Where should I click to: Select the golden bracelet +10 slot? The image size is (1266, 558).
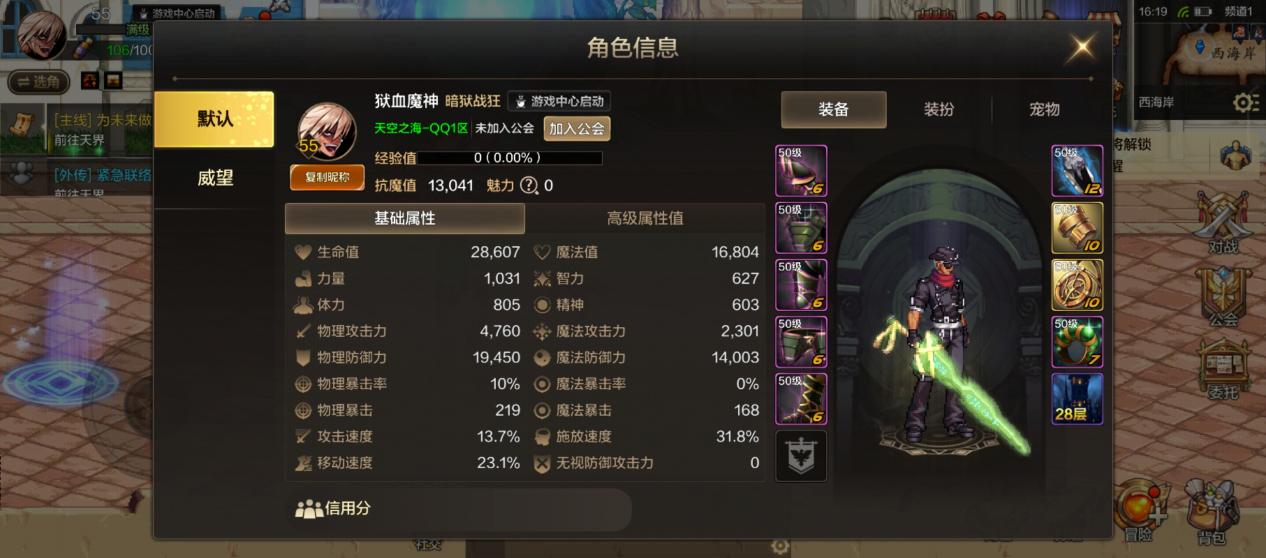(x=1077, y=228)
